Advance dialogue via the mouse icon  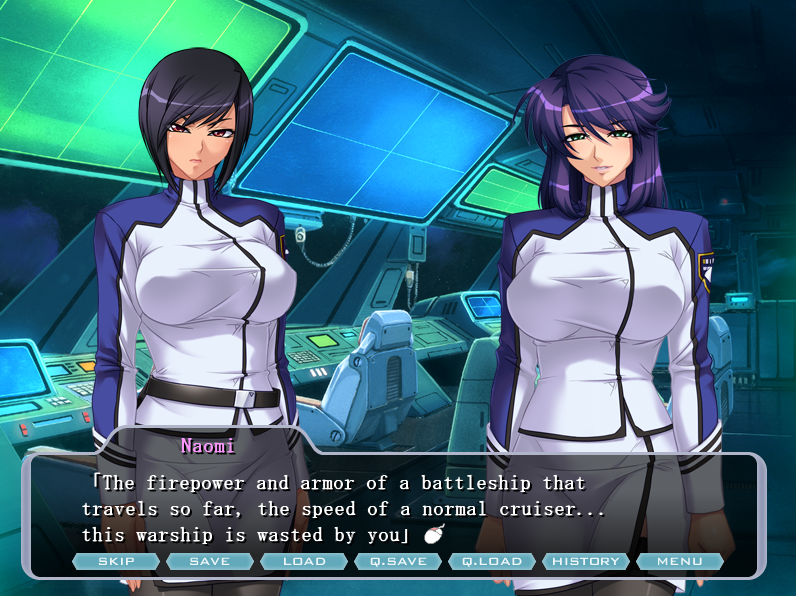pos(432,535)
